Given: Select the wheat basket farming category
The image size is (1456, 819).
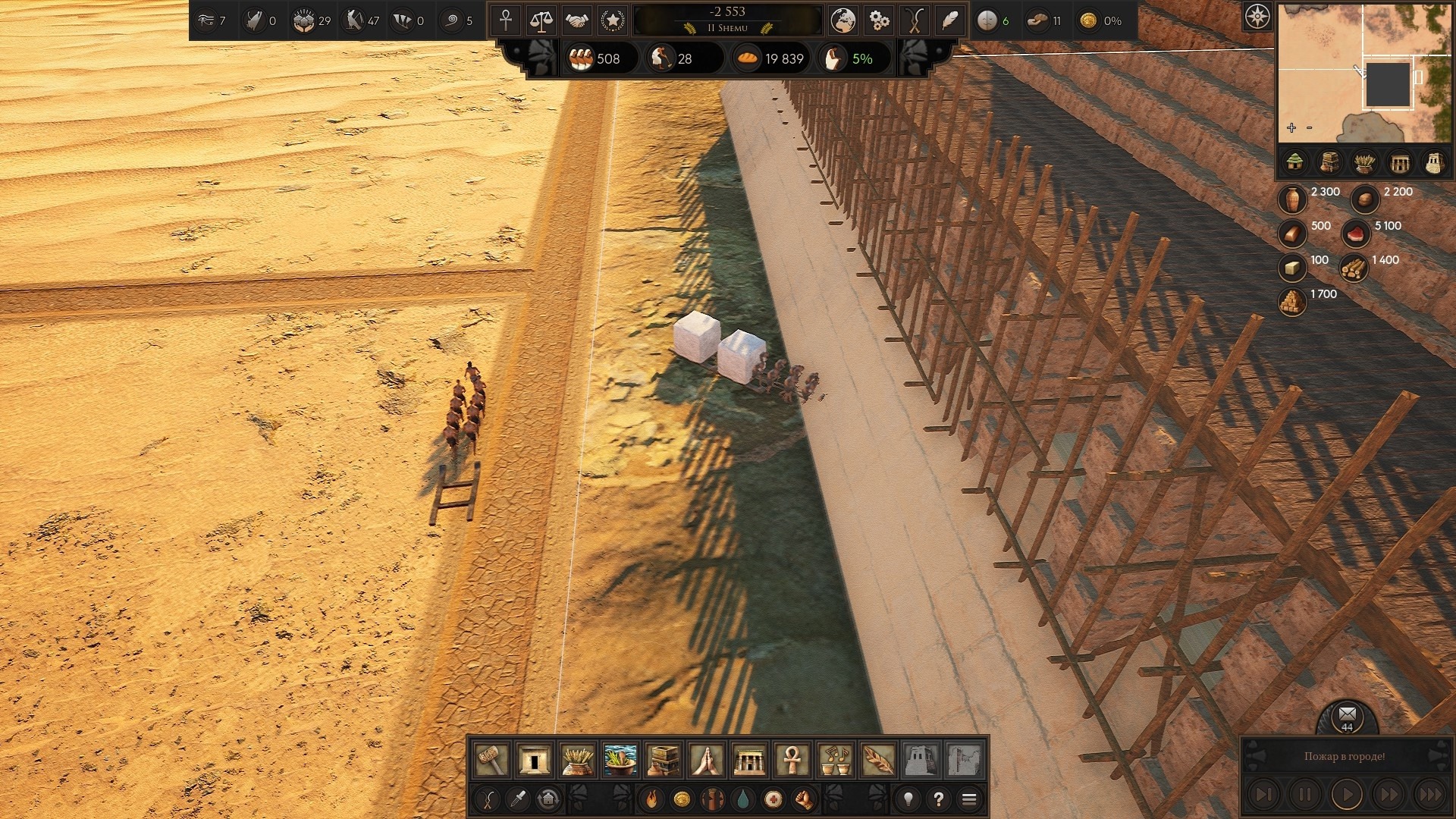Looking at the screenshot, I should click(577, 759).
